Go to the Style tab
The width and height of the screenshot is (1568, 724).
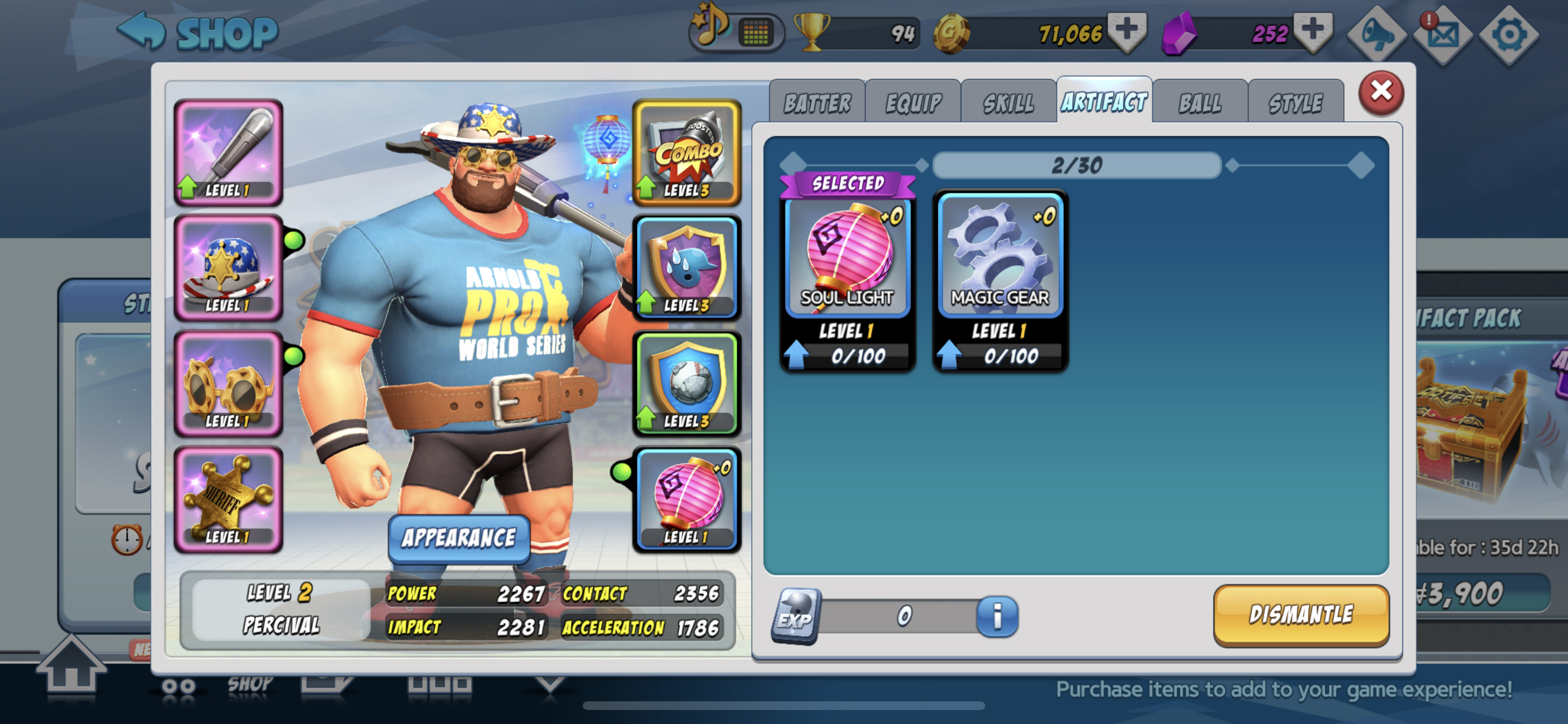click(1296, 103)
